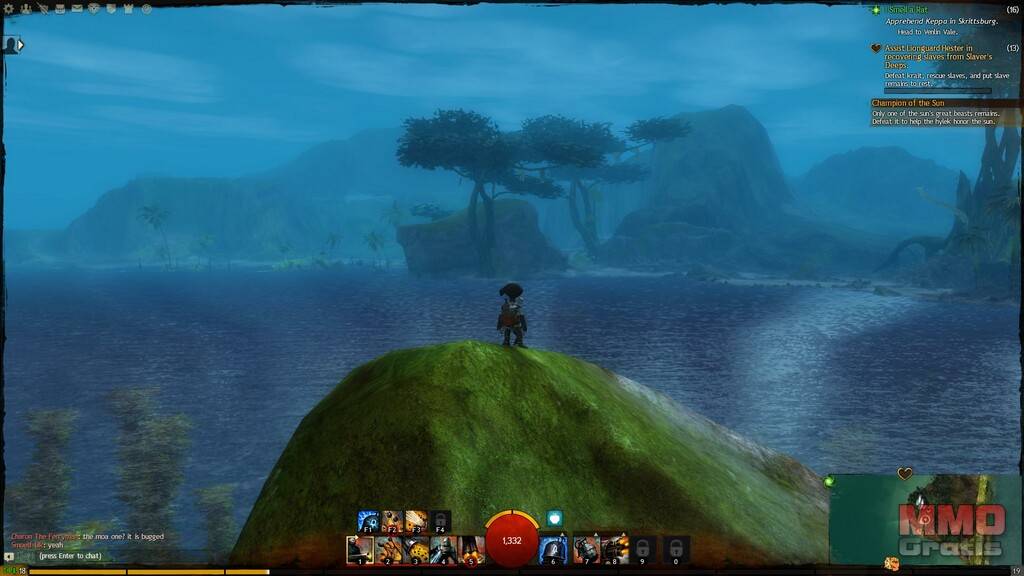Click the chat input prompt line
The width and height of the screenshot is (1024, 576).
click(70, 555)
